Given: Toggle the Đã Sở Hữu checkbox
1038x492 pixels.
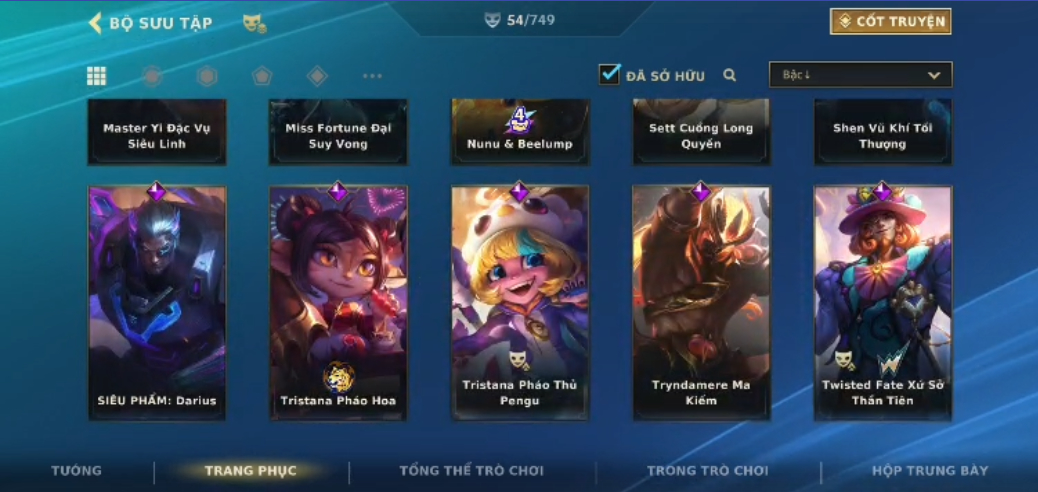Looking at the screenshot, I should click(x=609, y=74).
